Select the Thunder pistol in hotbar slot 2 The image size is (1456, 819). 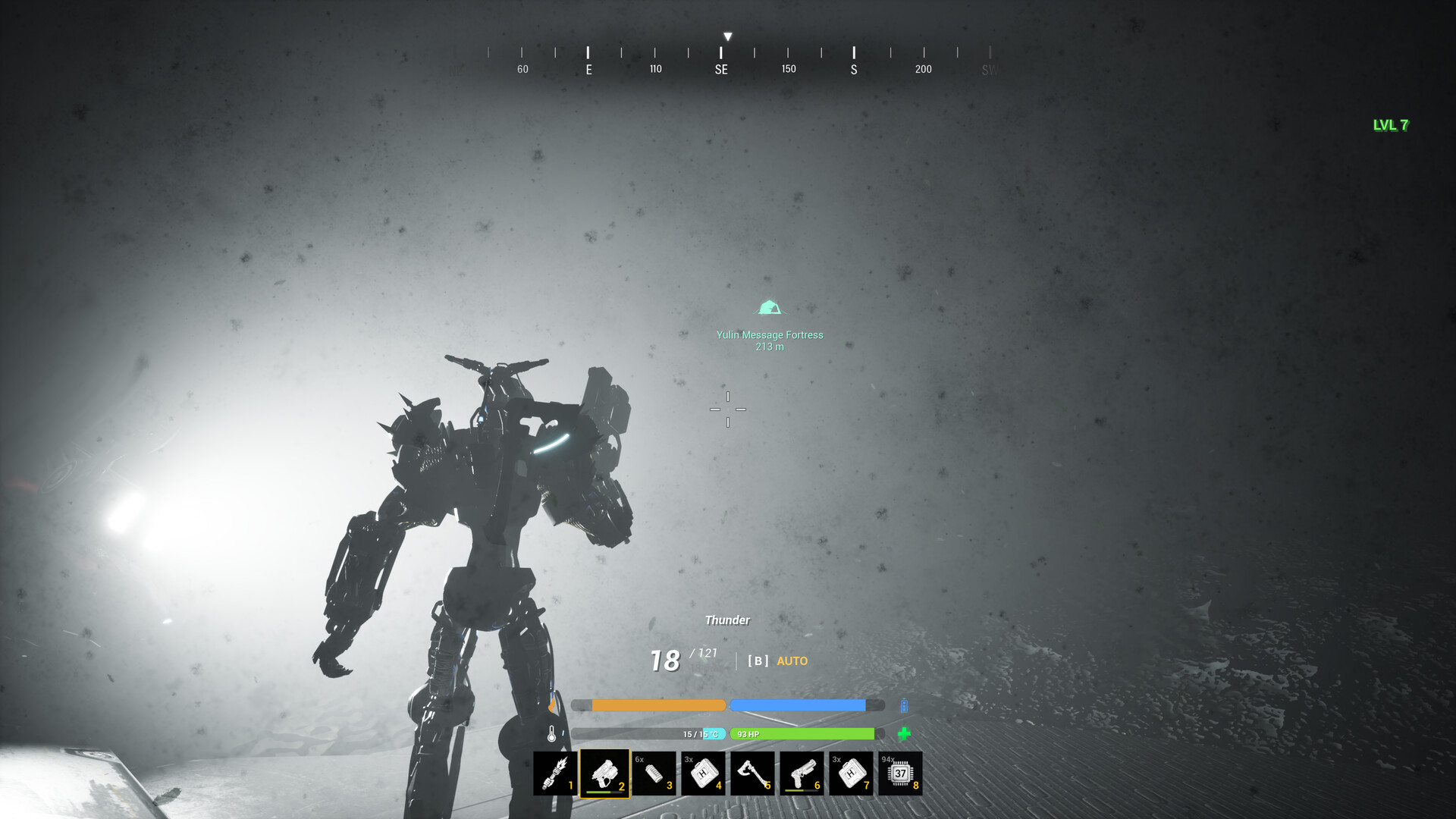(604, 773)
